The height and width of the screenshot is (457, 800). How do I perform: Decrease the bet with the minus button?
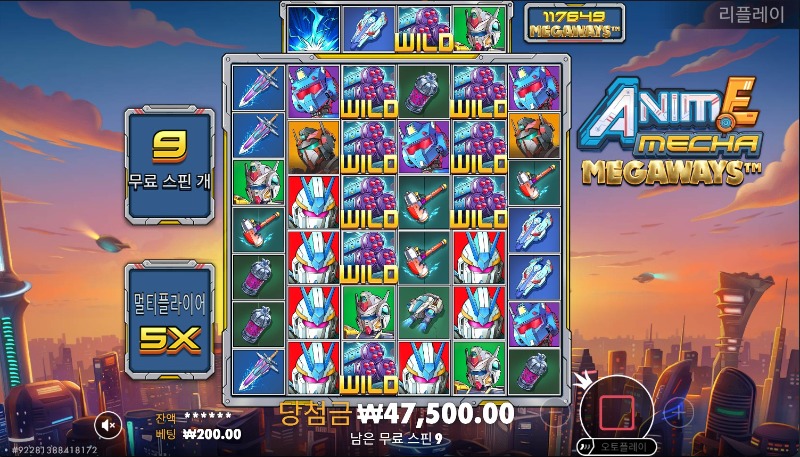554,410
